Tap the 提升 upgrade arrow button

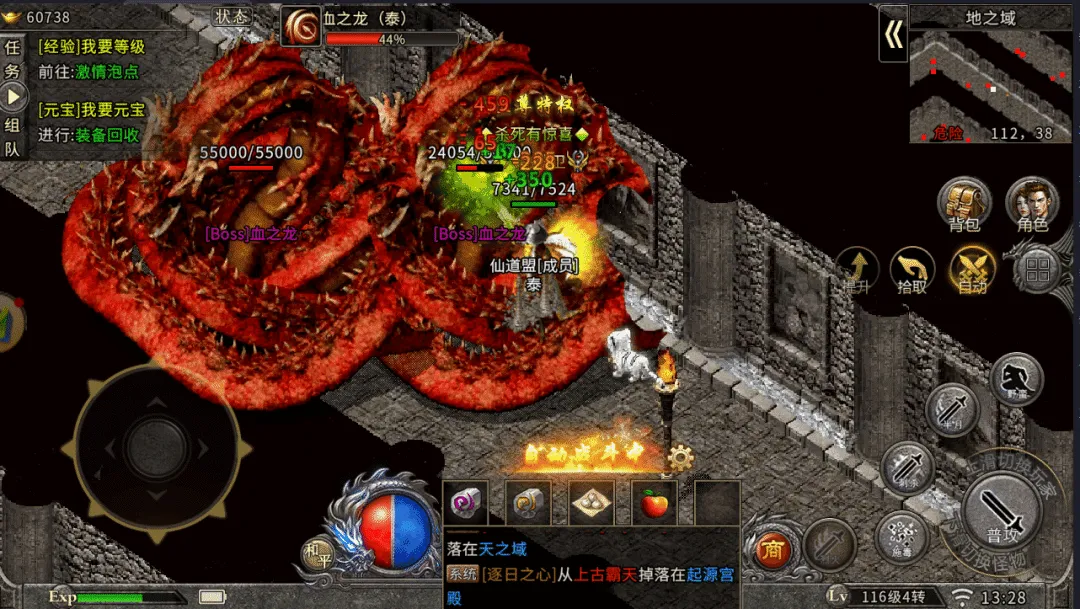tap(857, 269)
